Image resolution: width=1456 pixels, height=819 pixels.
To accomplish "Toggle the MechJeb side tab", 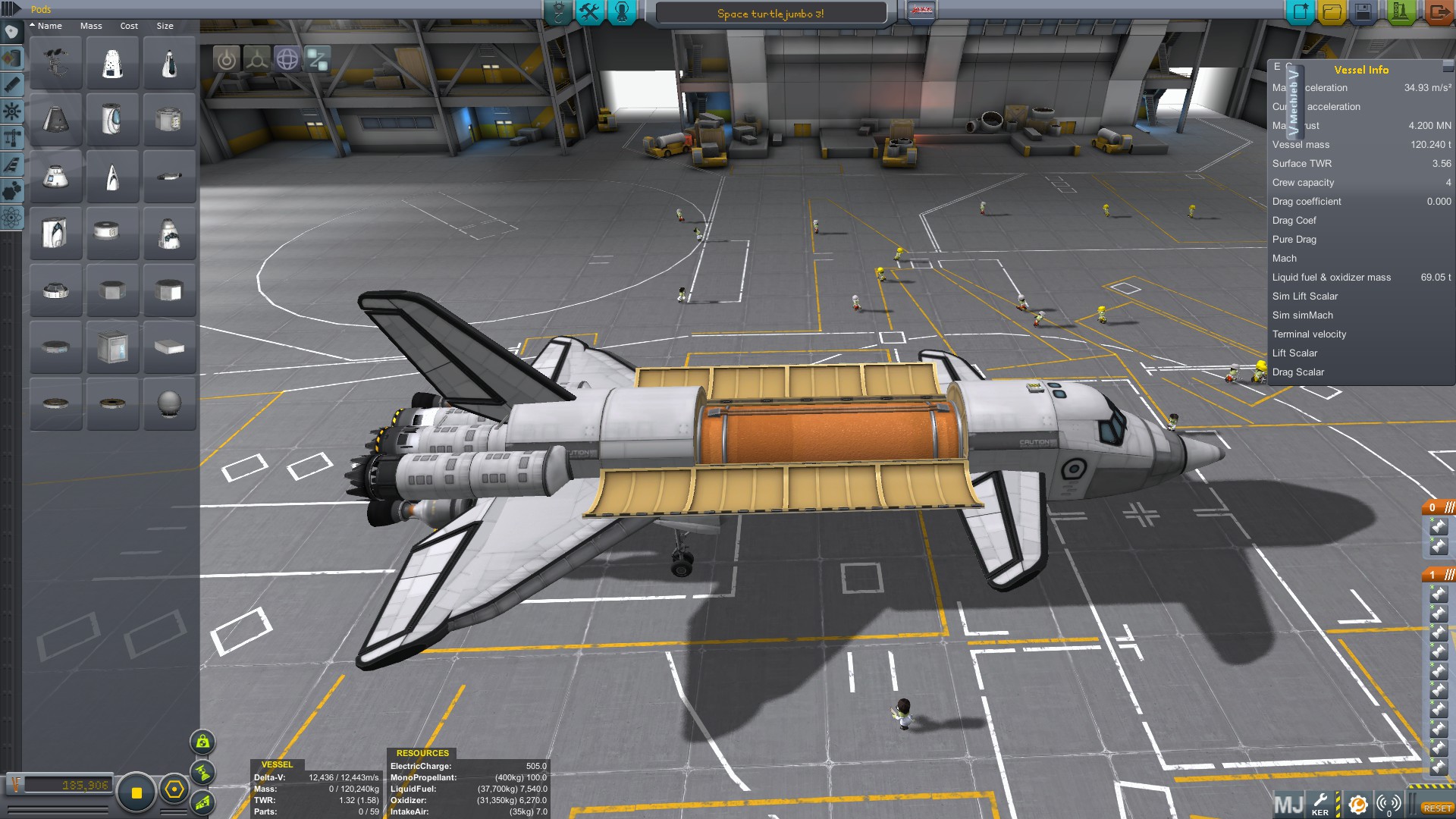I will point(1293,102).
